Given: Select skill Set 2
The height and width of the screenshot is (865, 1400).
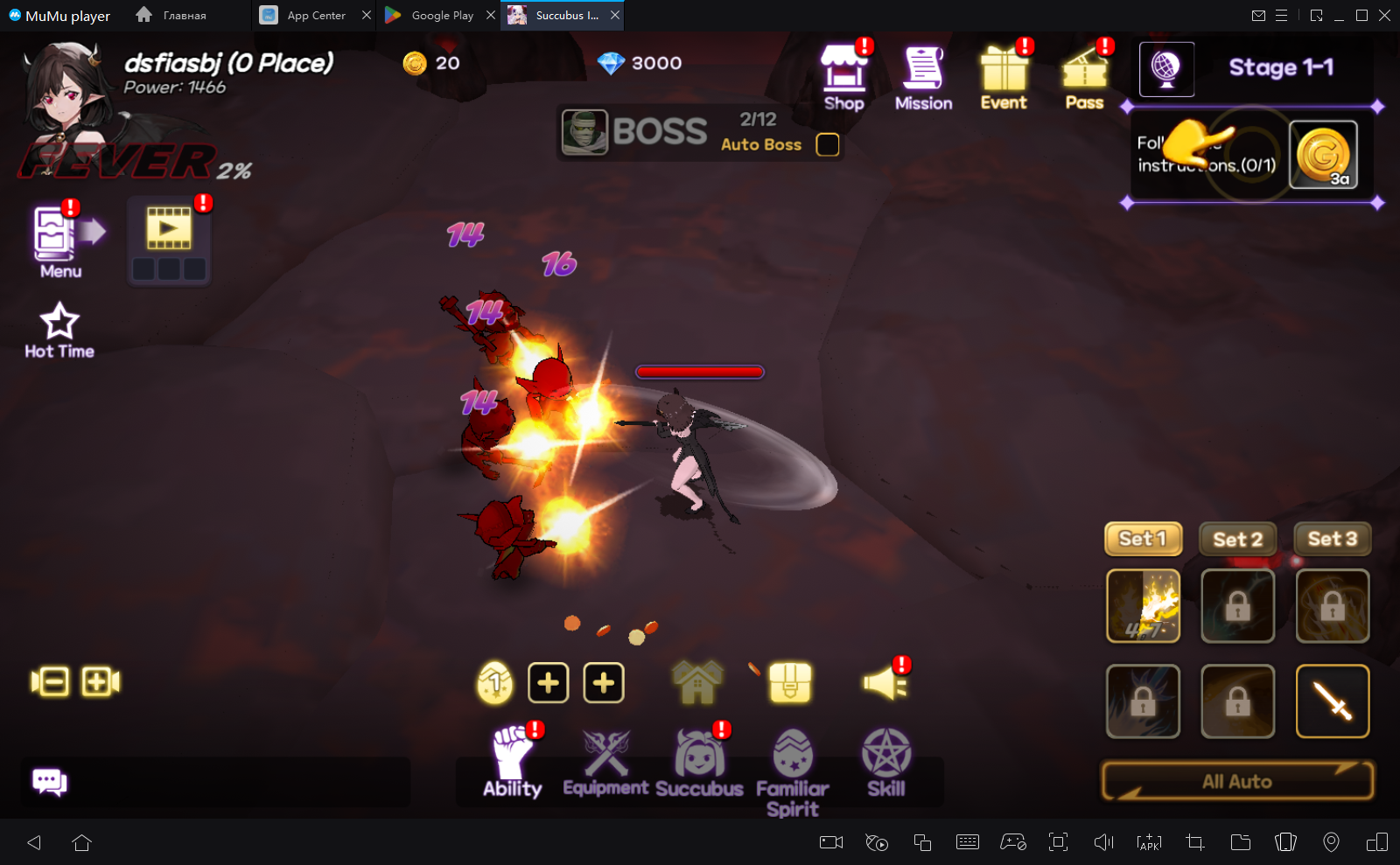Looking at the screenshot, I should (1237, 539).
